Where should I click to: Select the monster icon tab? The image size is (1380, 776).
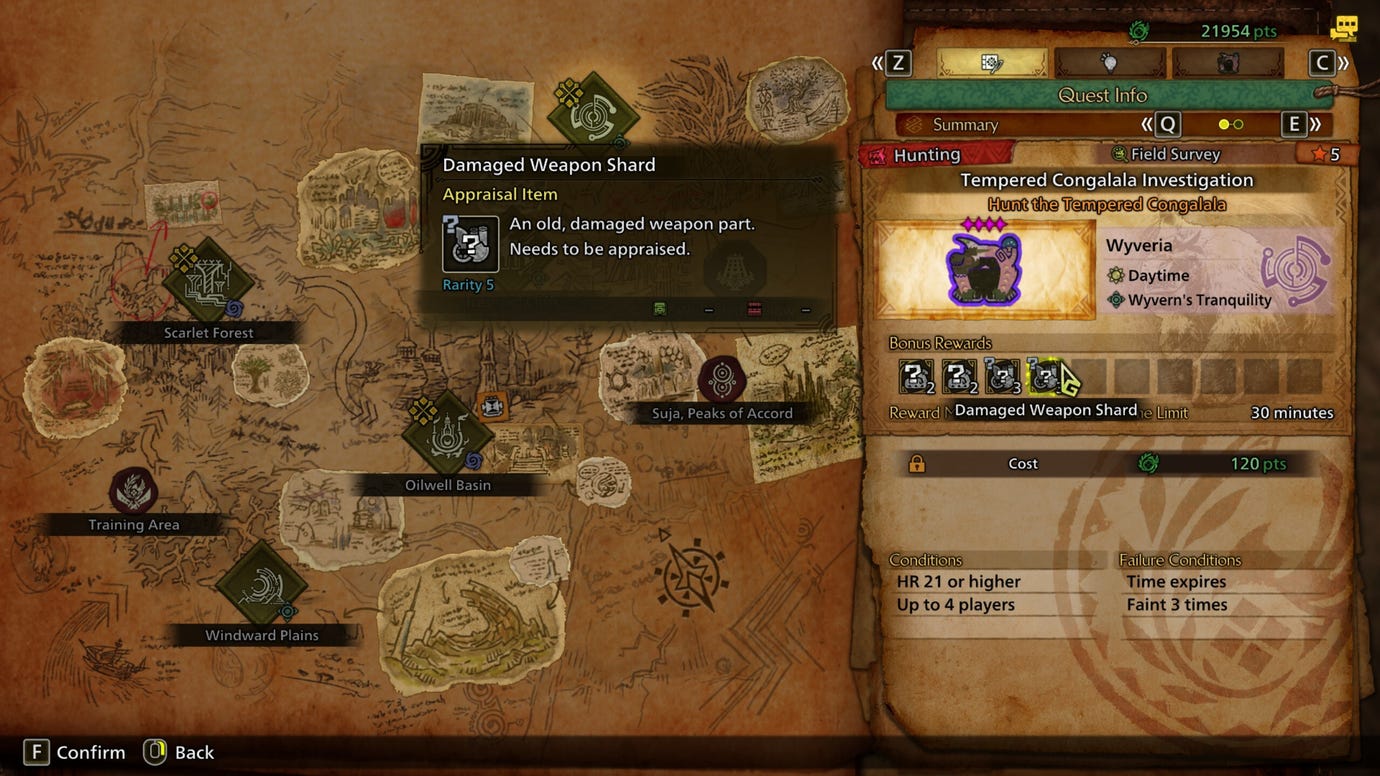(1227, 62)
